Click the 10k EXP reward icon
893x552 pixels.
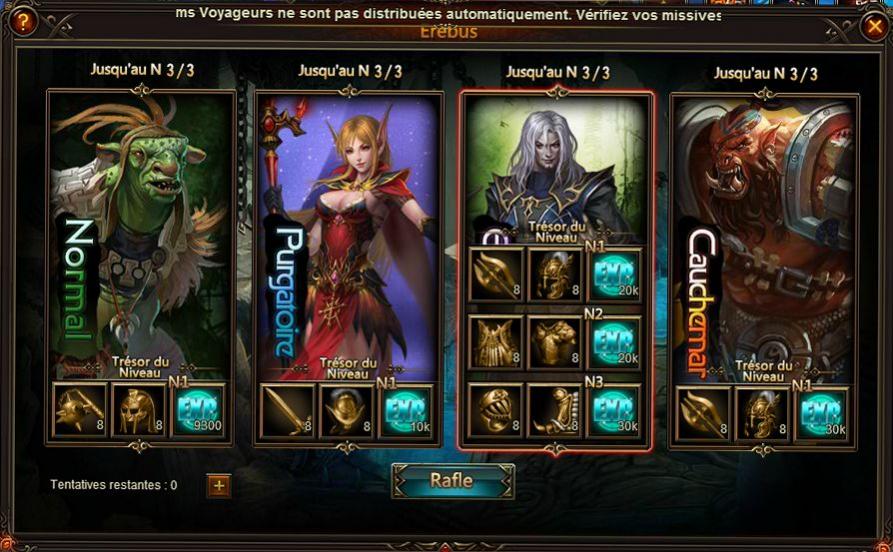tap(406, 411)
